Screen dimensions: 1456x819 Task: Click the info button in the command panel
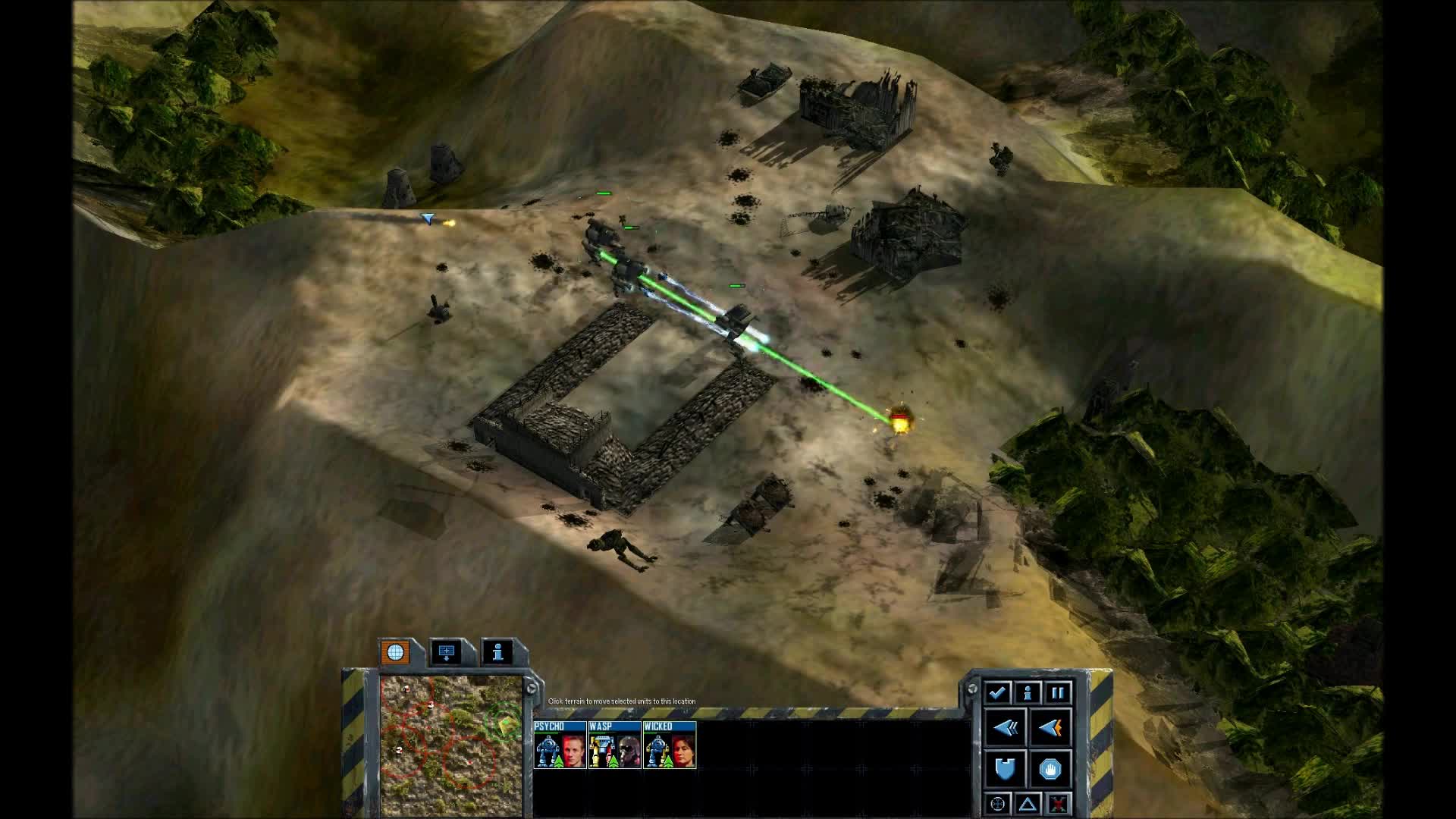pyautogui.click(x=1028, y=692)
